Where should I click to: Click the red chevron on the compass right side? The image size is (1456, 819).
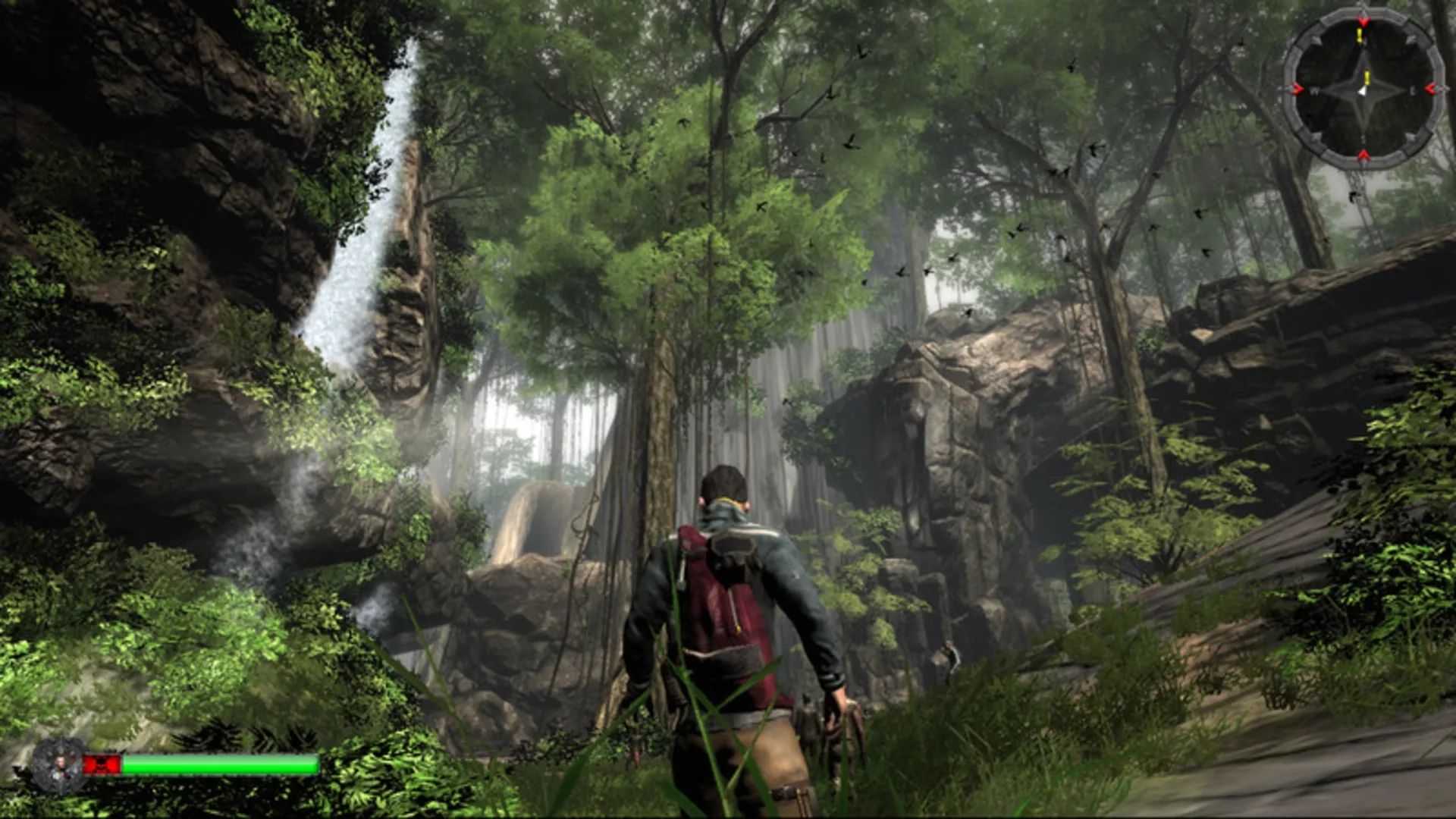1430,88
